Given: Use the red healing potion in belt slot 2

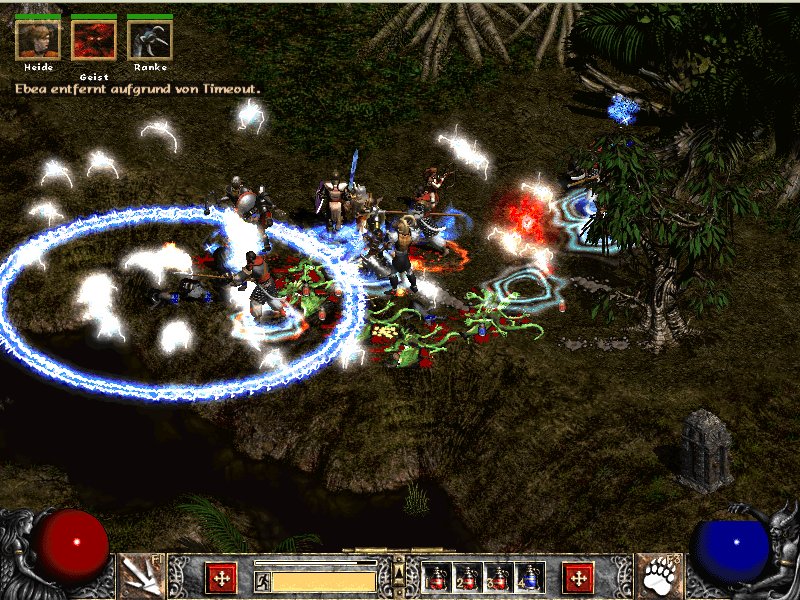Looking at the screenshot, I should point(468,577).
